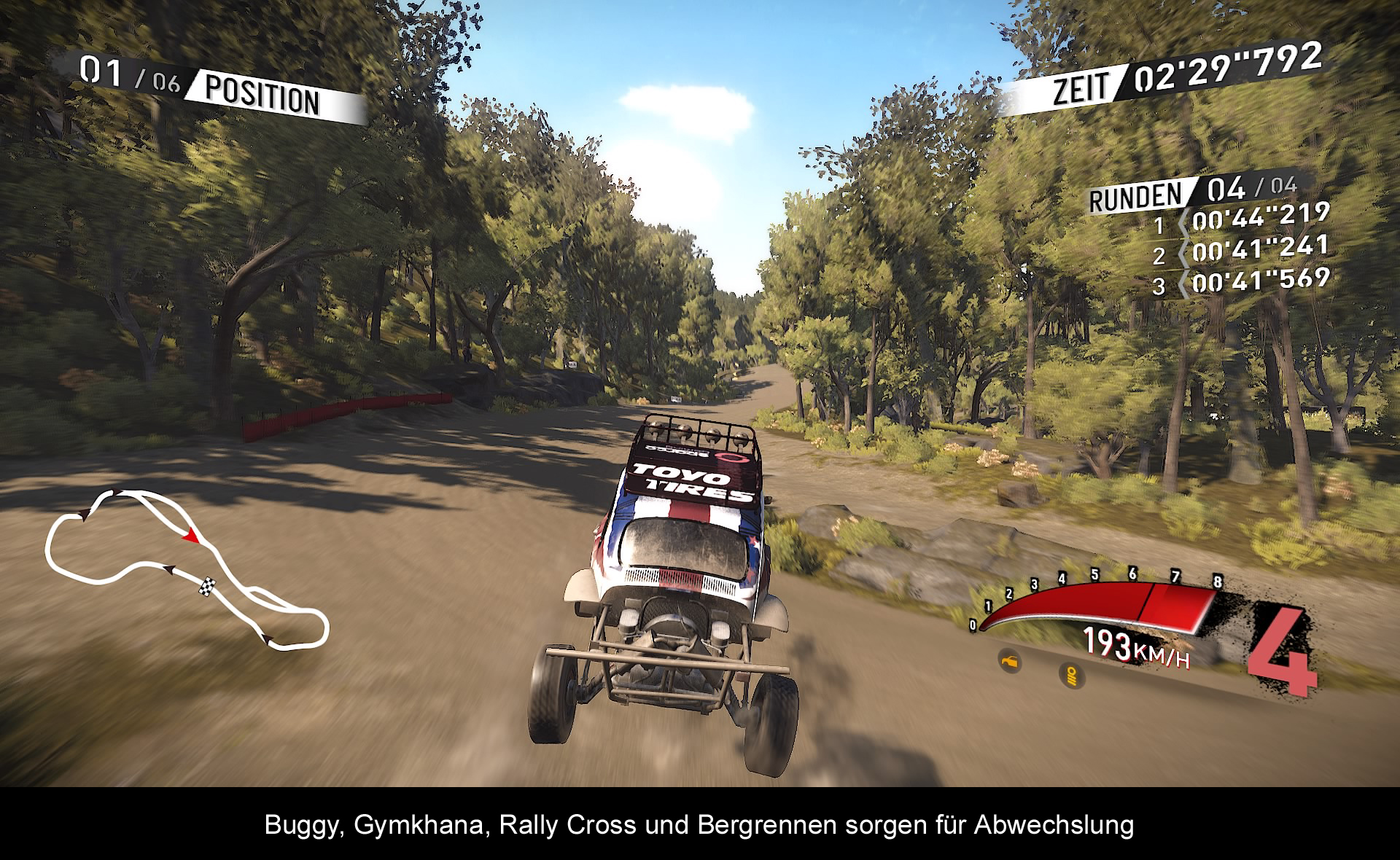Select the checkered finish flag on minimap
1400x860 pixels.
point(209,585)
